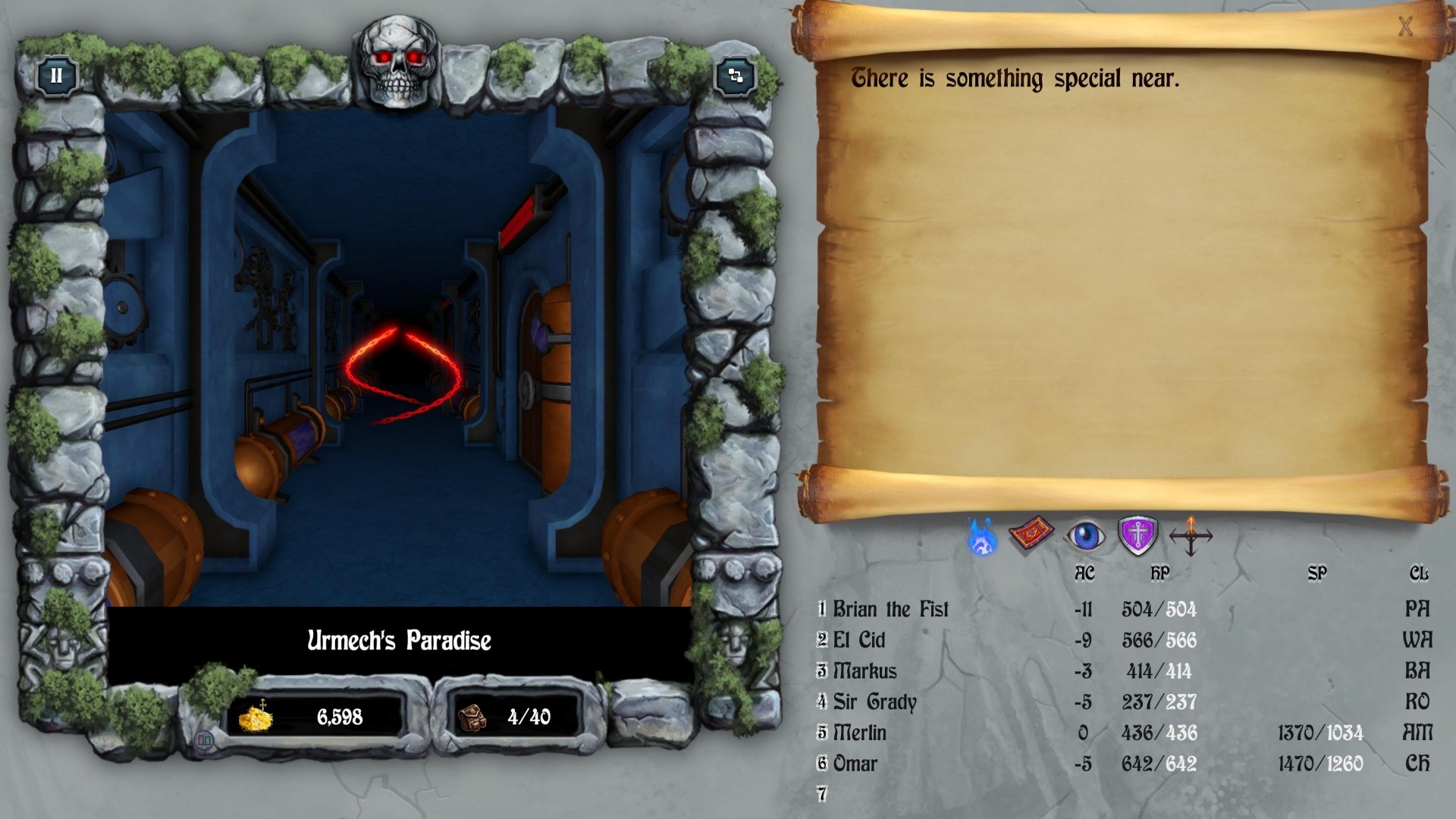Select the purple shield spell icon
The image size is (1456, 819).
click(1137, 535)
